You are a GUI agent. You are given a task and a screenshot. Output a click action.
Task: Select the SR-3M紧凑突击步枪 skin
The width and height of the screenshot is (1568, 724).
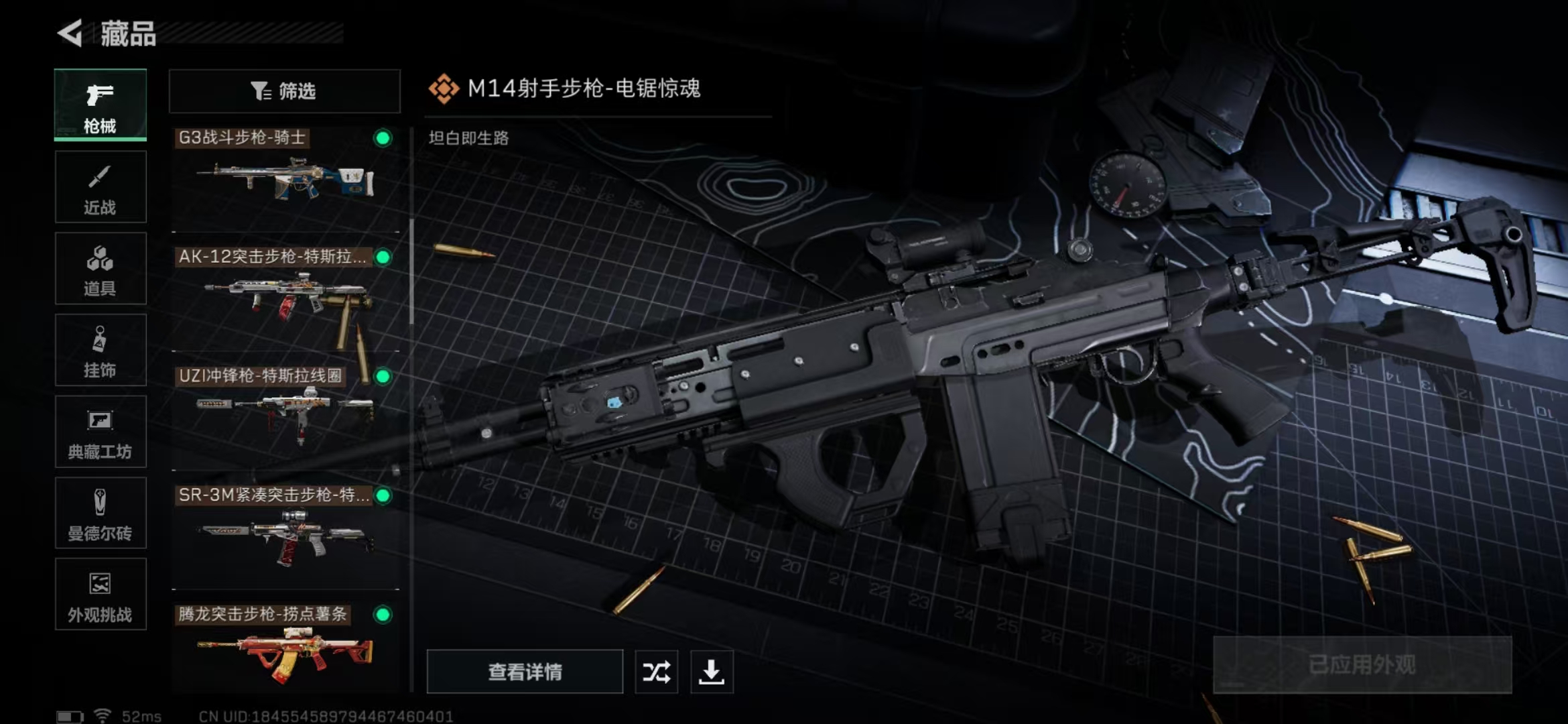285,535
